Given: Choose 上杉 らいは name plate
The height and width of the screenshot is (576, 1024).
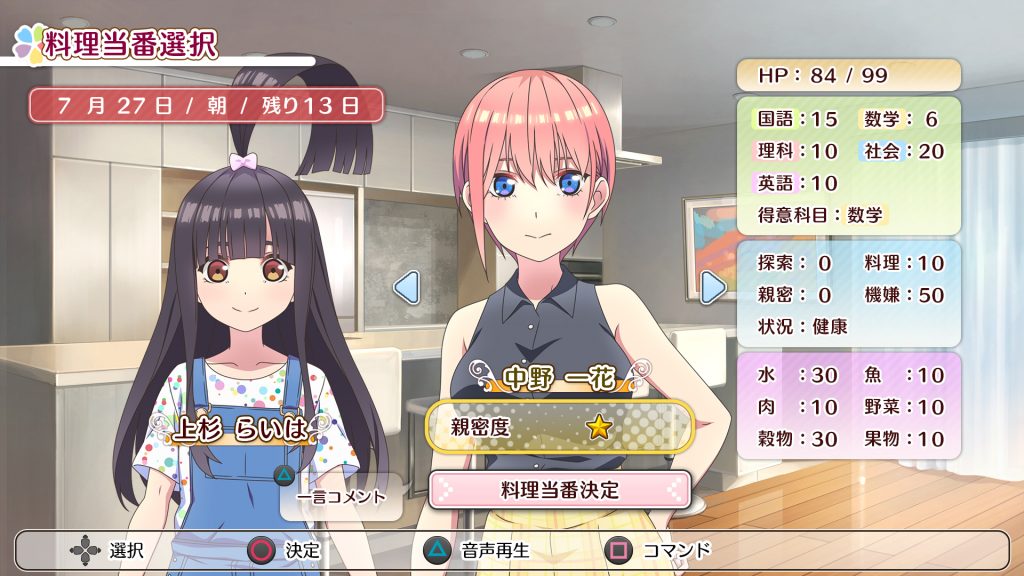Looking at the screenshot, I should pos(238,428).
